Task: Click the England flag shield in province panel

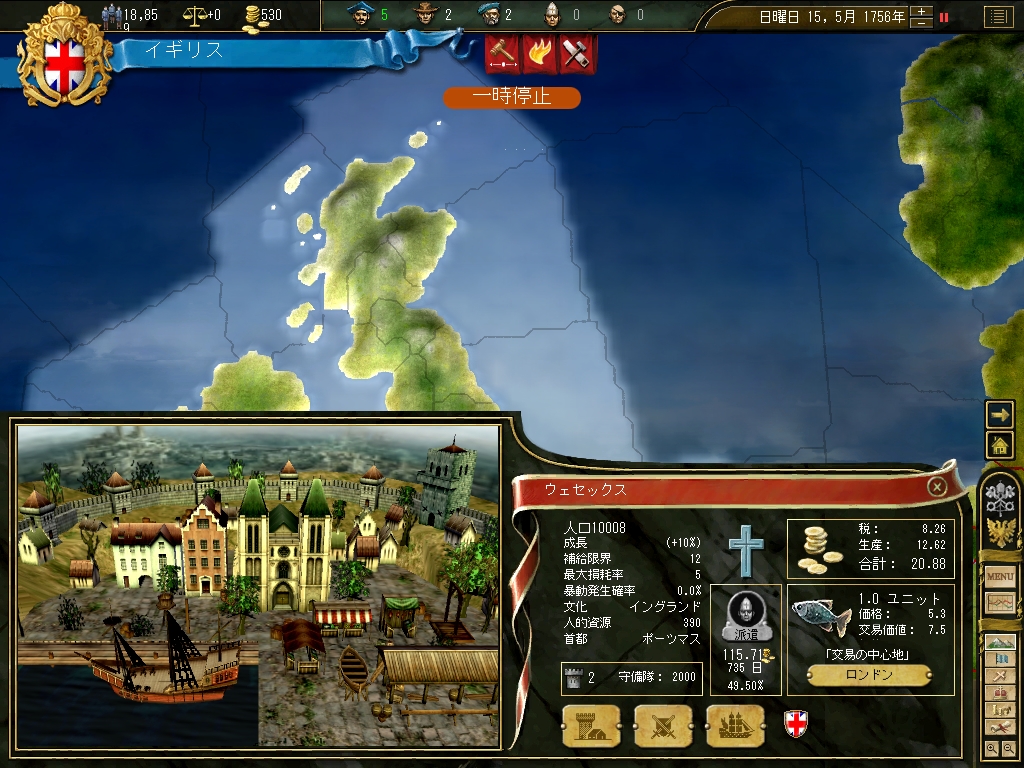Action: [795, 724]
